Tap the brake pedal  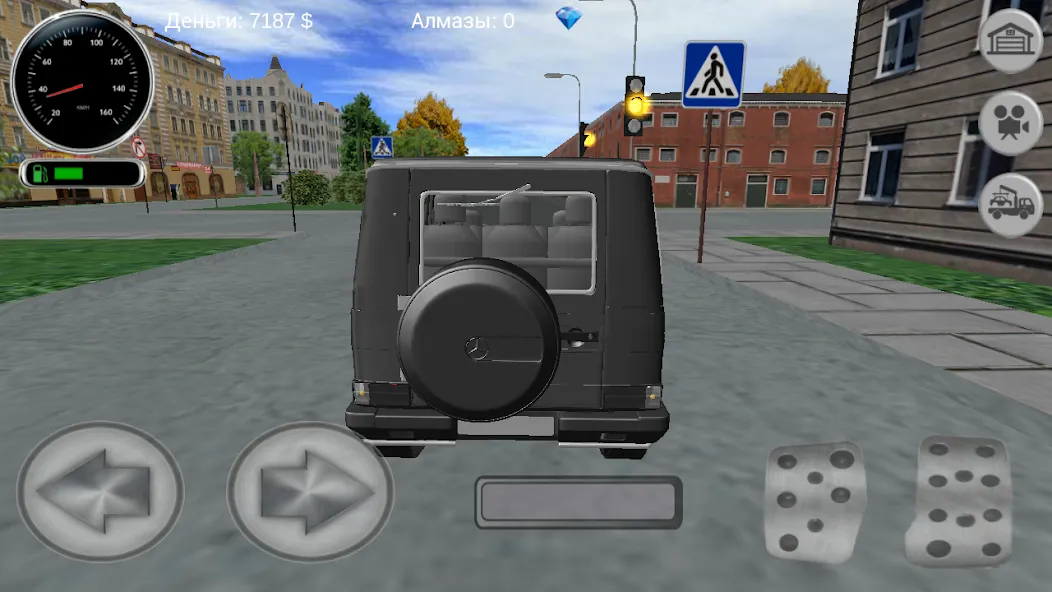coord(815,500)
